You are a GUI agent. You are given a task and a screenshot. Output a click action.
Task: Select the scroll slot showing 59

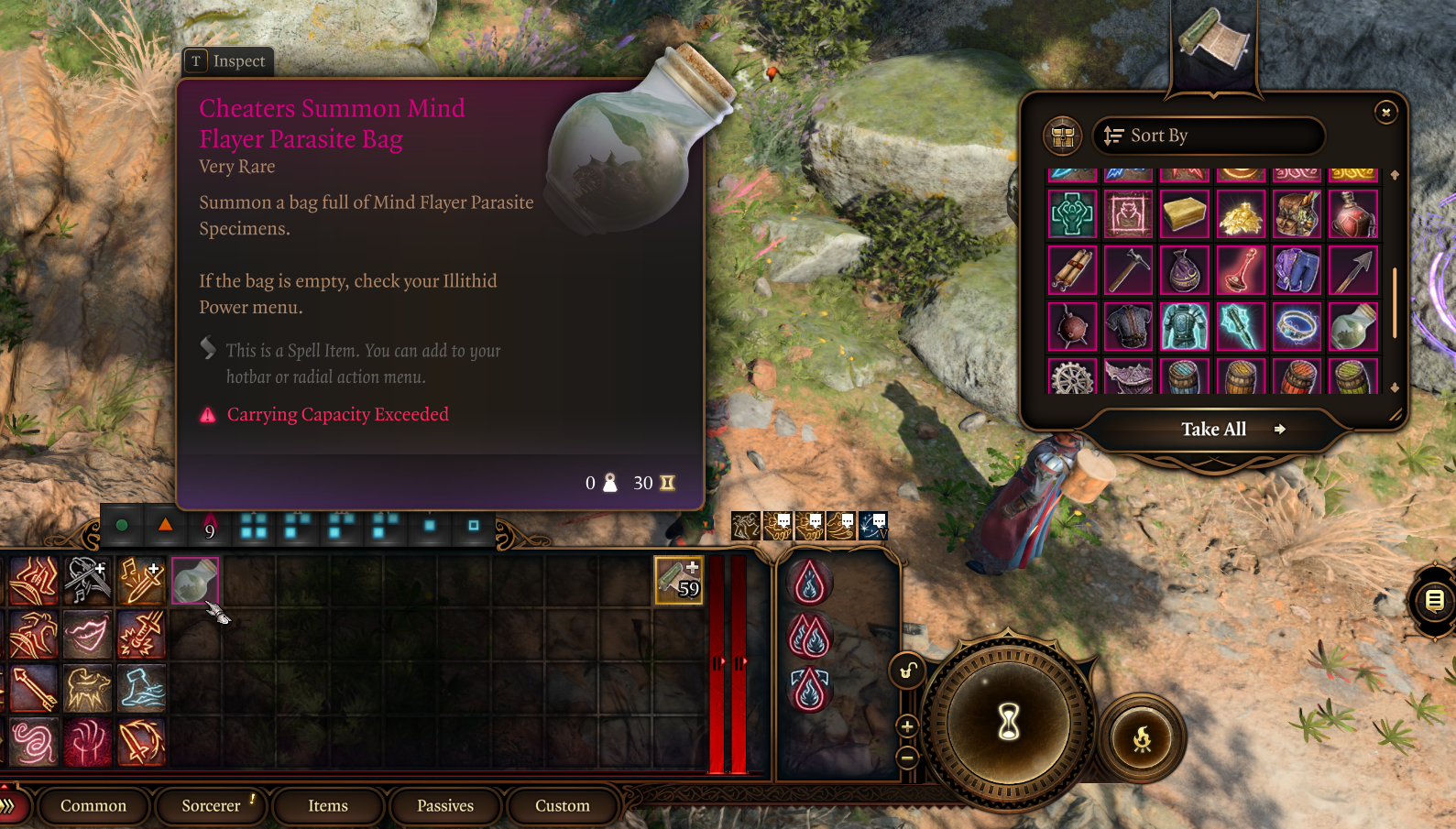[x=678, y=580]
